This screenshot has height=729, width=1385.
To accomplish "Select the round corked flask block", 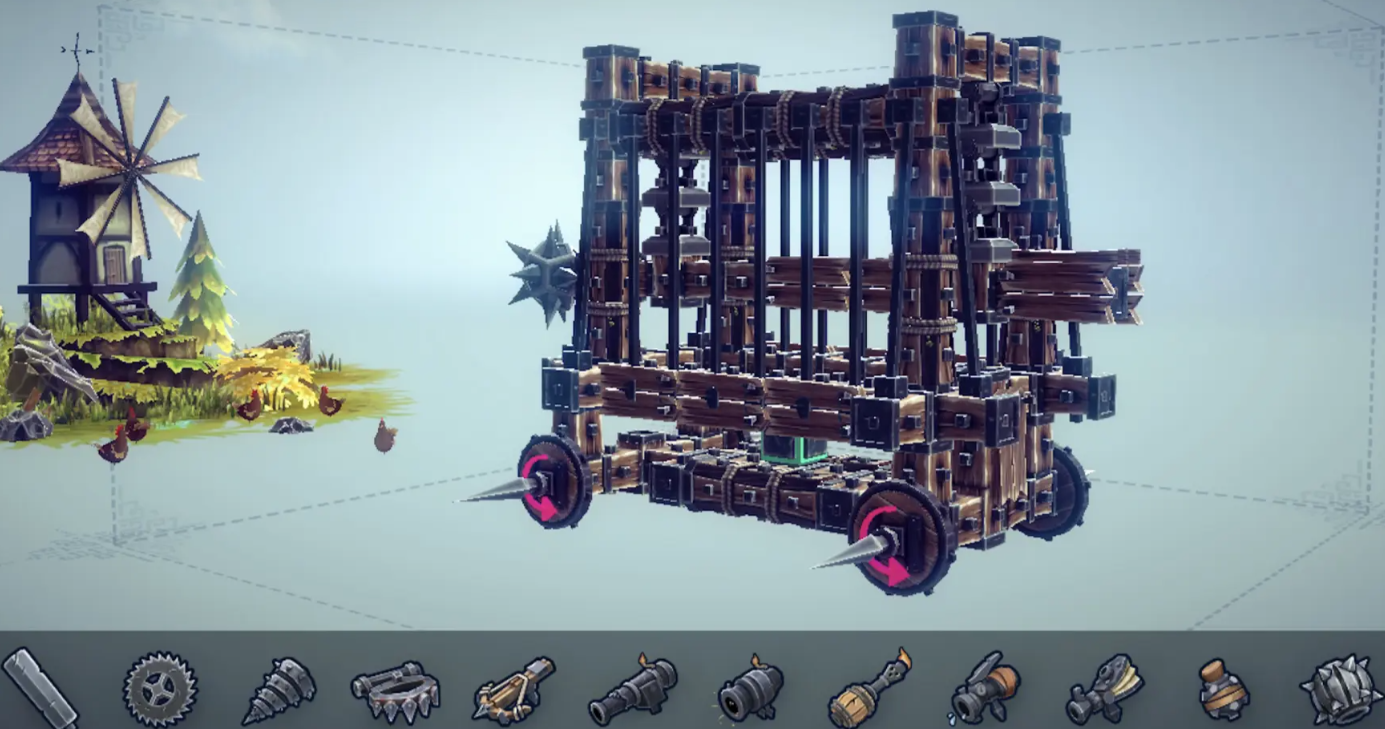I will pyautogui.click(x=1222, y=690).
